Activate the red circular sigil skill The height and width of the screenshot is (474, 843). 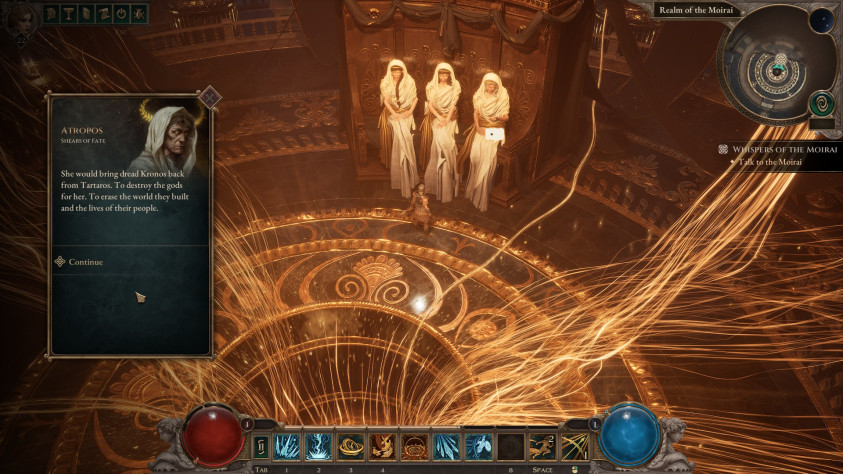[x=414, y=446]
